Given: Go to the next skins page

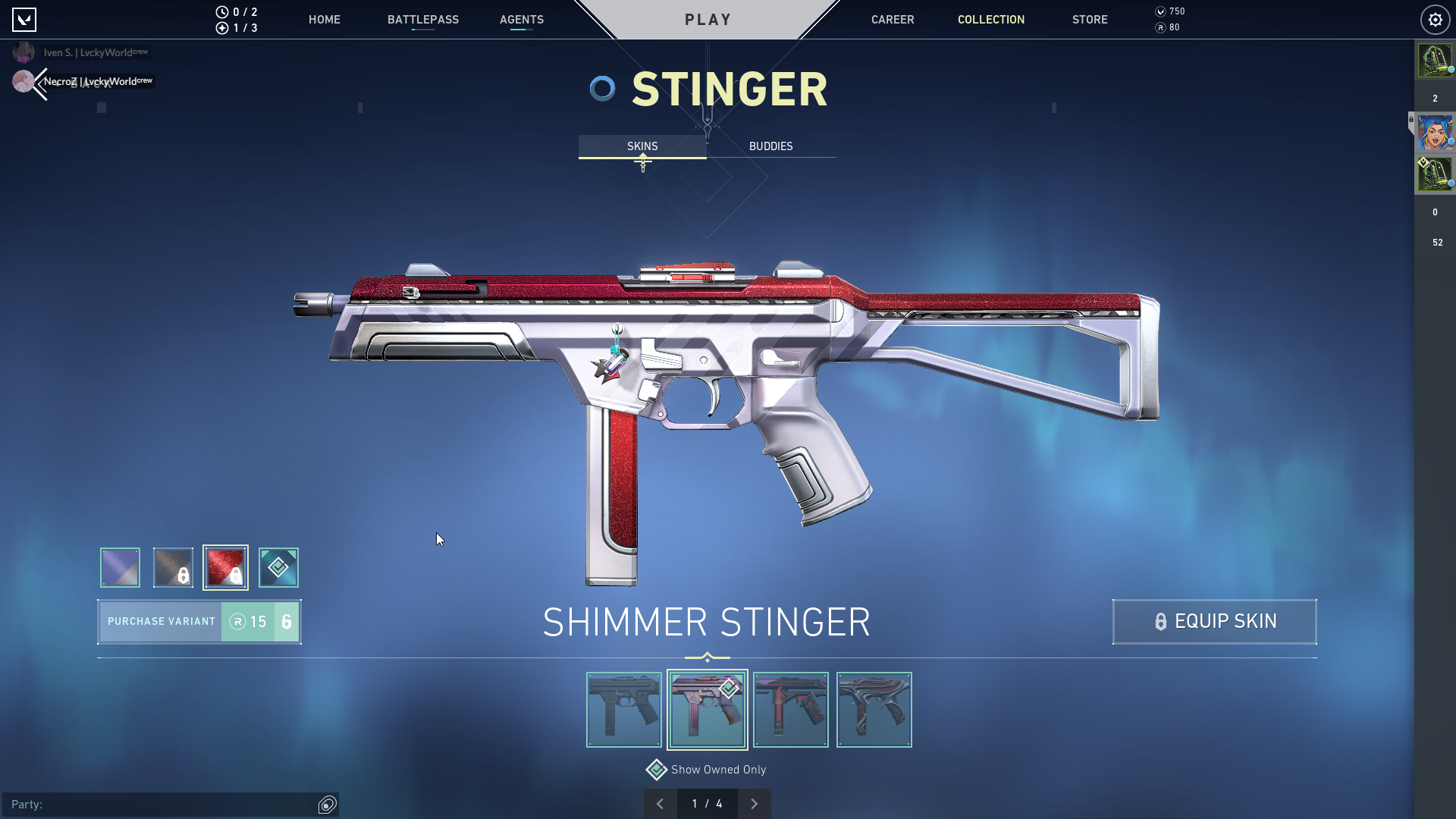Looking at the screenshot, I should 754,804.
